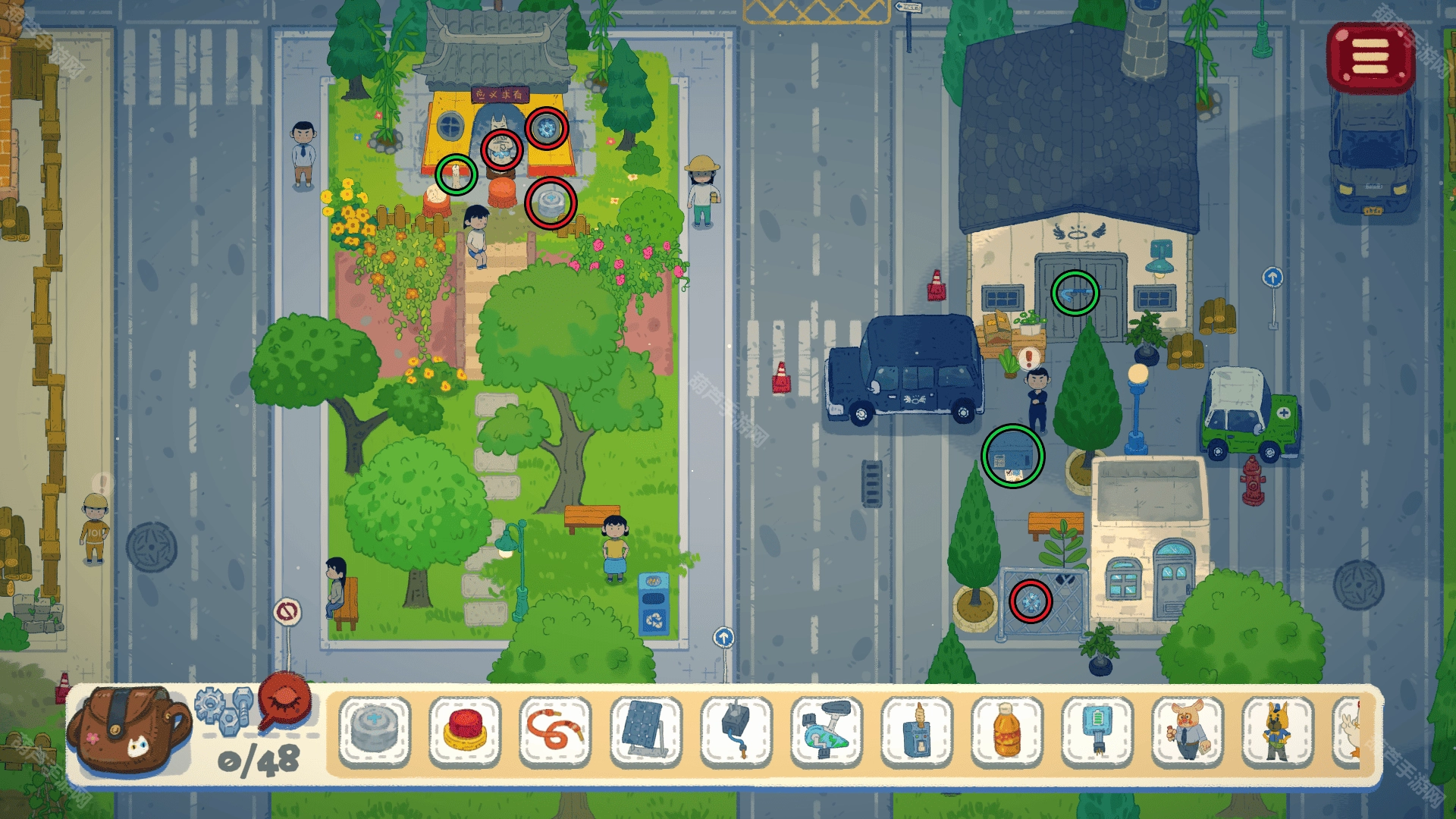The image size is (1456, 819).
Task: Choose the orange coiled hose item
Action: (555, 731)
